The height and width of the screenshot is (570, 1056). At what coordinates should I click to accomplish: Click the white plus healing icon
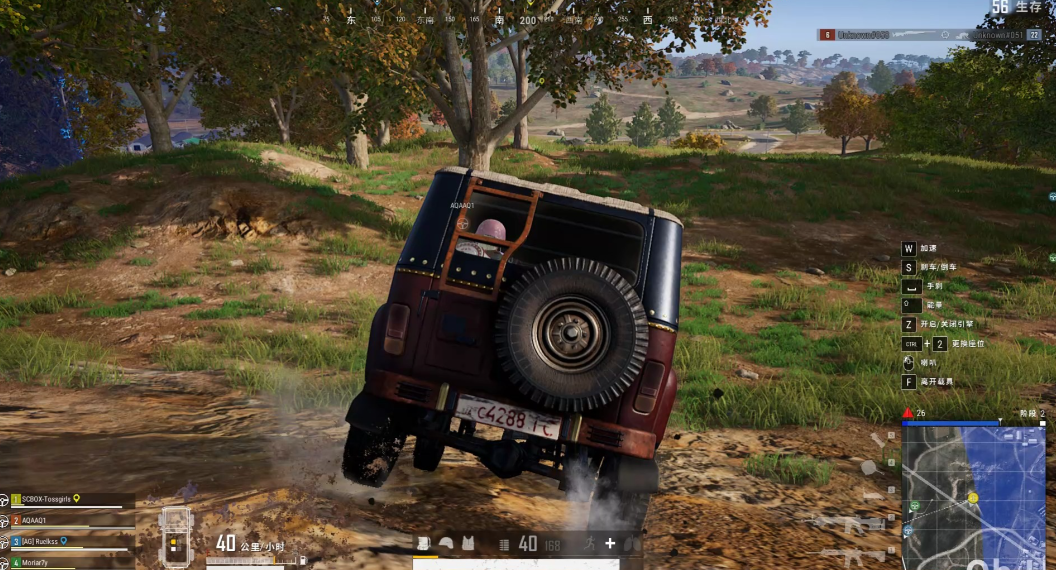coord(610,543)
